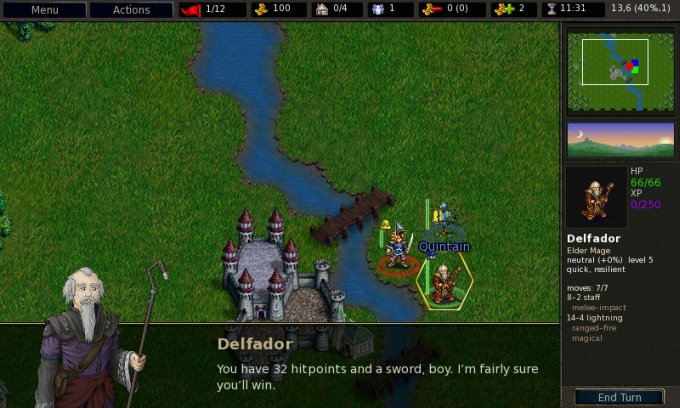Click the End Turn button
Screen dimensions: 680x408
619,397
